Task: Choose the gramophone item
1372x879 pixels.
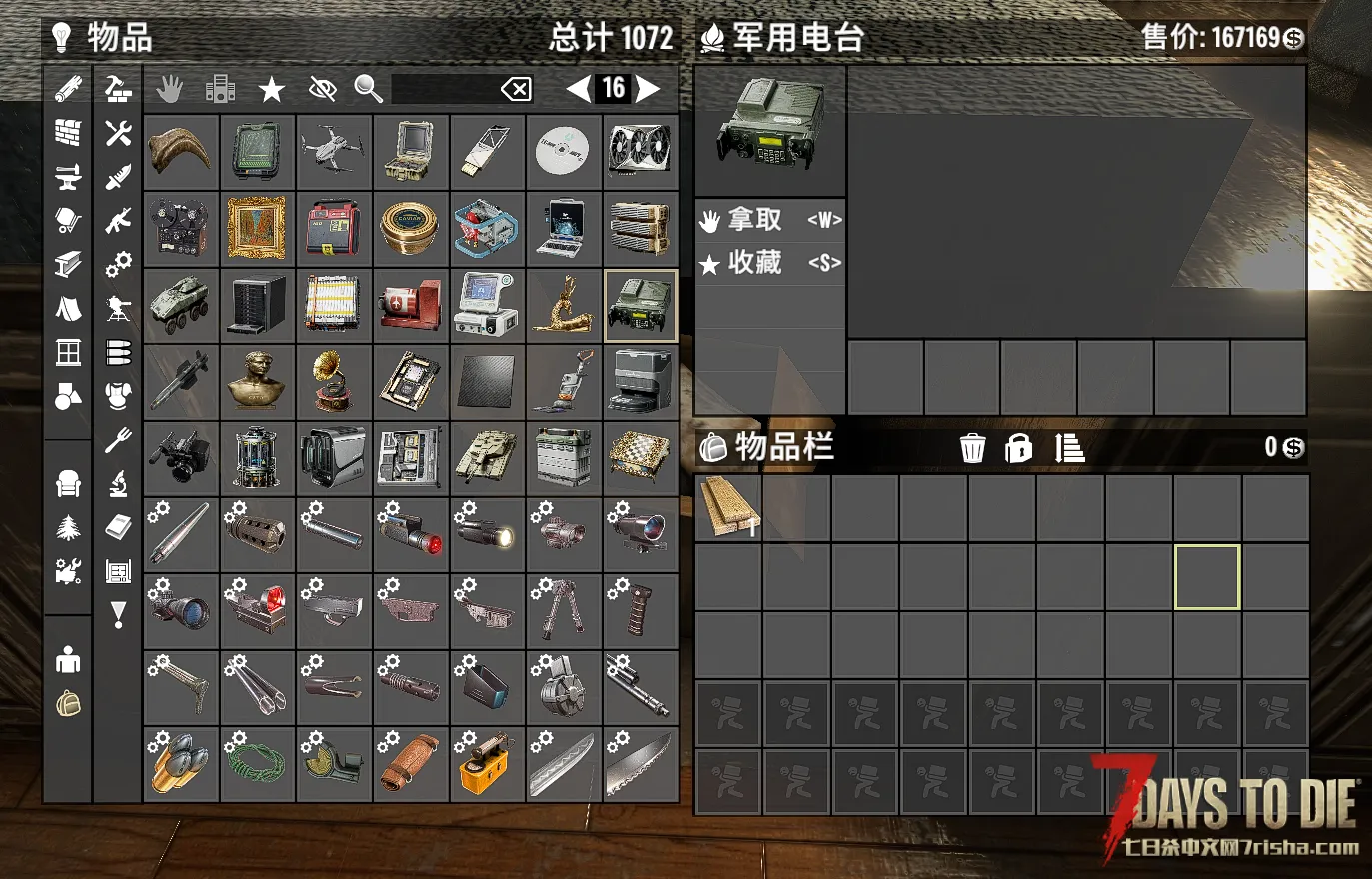Action: (x=334, y=382)
